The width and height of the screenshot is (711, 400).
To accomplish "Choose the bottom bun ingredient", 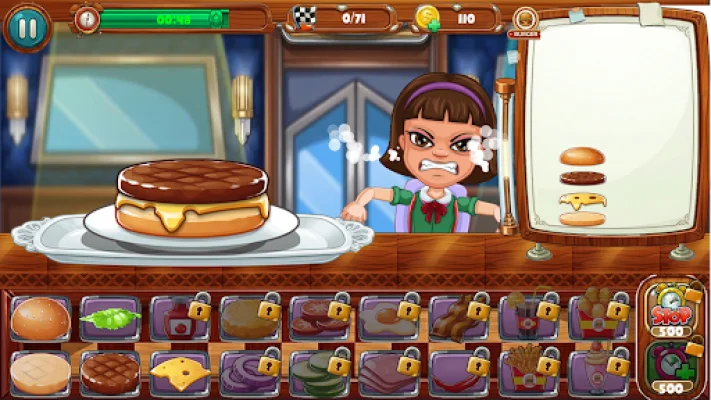I will [41, 372].
